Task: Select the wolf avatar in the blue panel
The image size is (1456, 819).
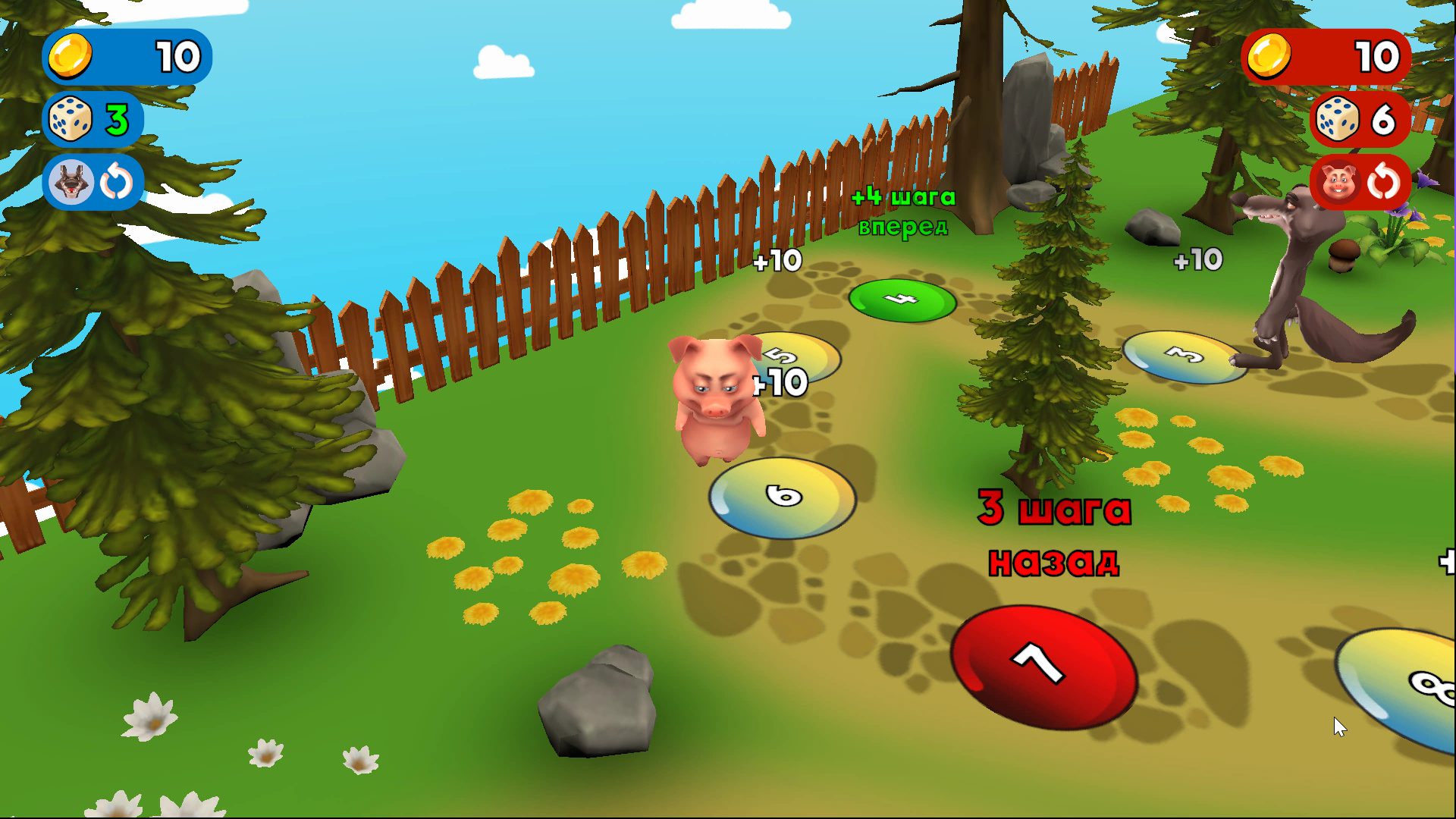Action: pos(71,182)
